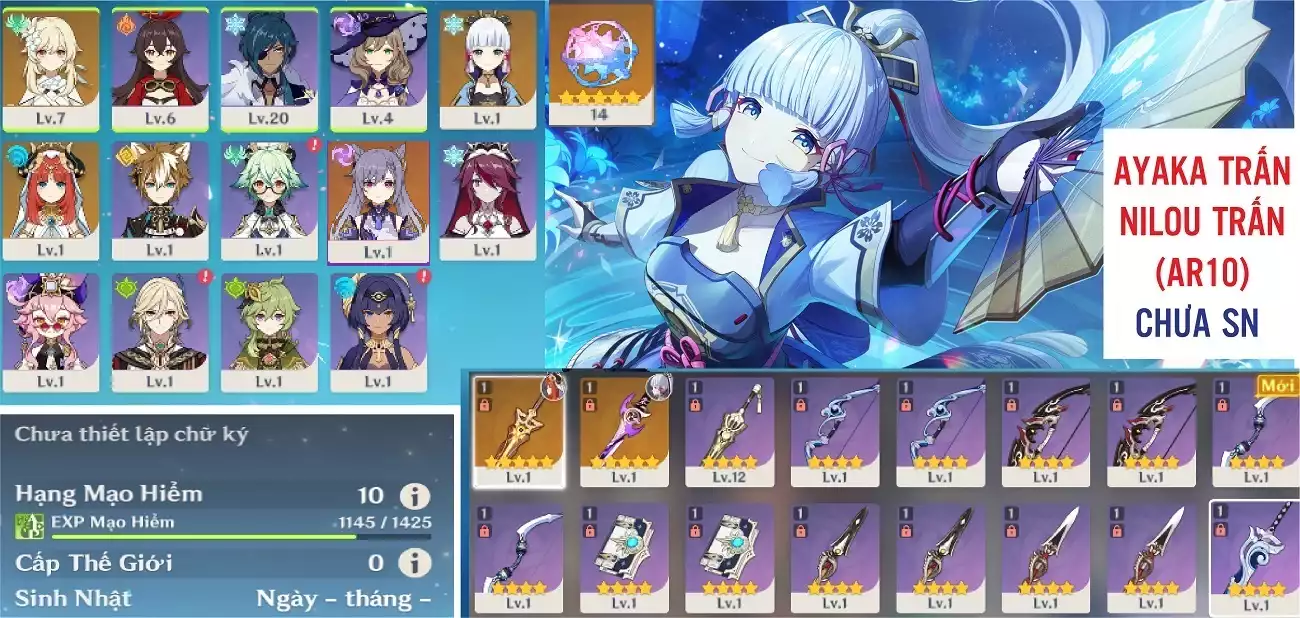Select Candace's character card
Image resolution: width=1300 pixels, height=618 pixels.
pyautogui.click(x=377, y=332)
